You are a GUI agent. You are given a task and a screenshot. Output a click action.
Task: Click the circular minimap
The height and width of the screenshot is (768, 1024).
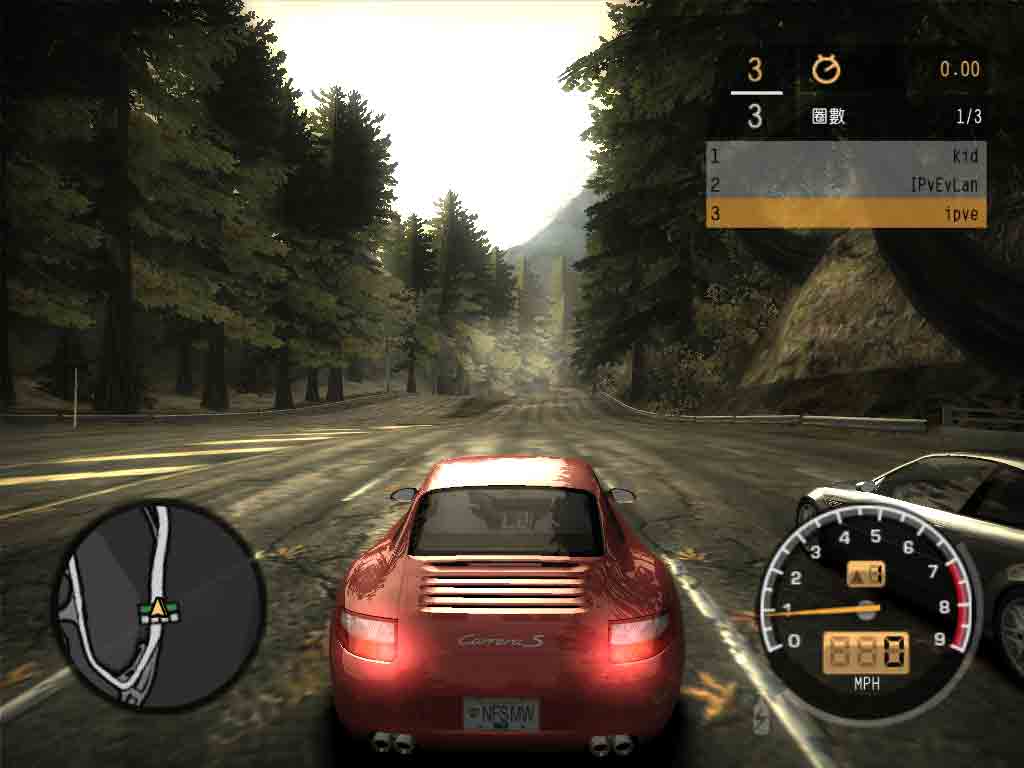tap(158, 605)
